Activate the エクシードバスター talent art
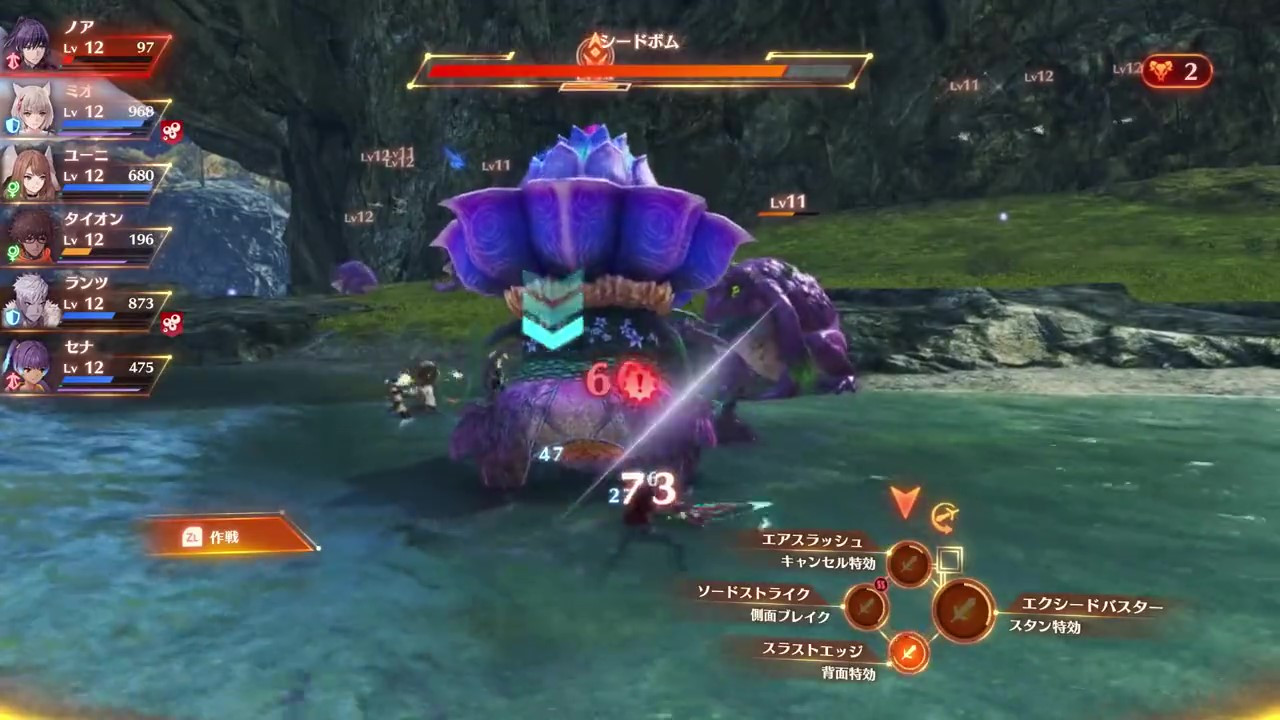Viewport: 1280px width, 720px height. click(964, 609)
